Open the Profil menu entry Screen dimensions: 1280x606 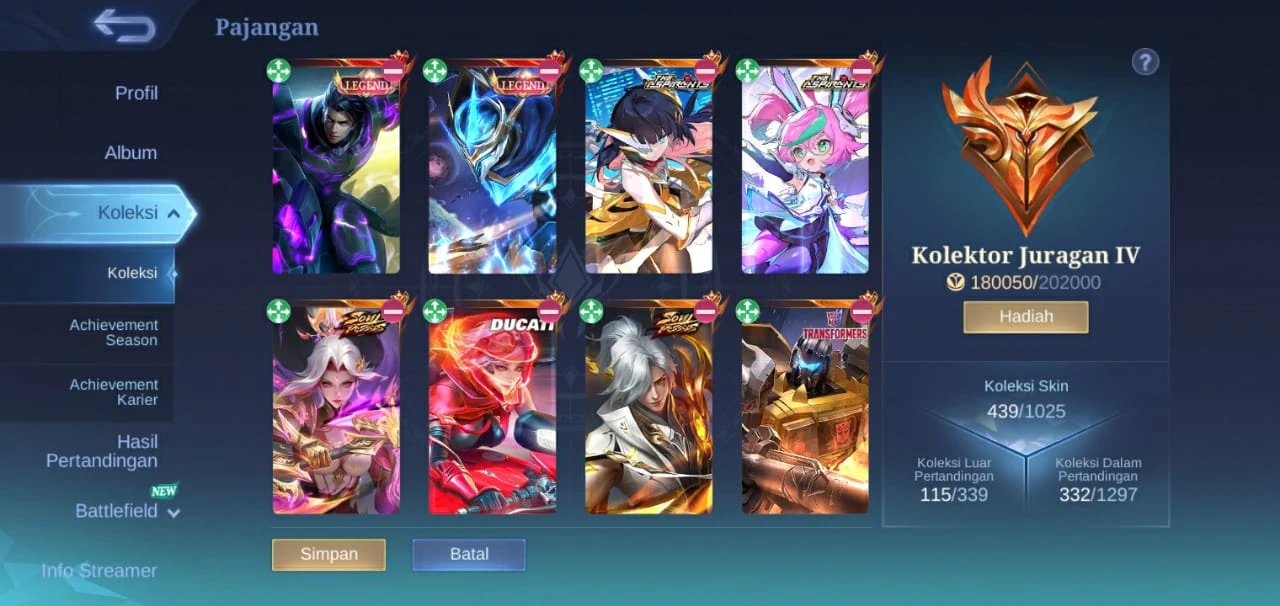point(136,93)
